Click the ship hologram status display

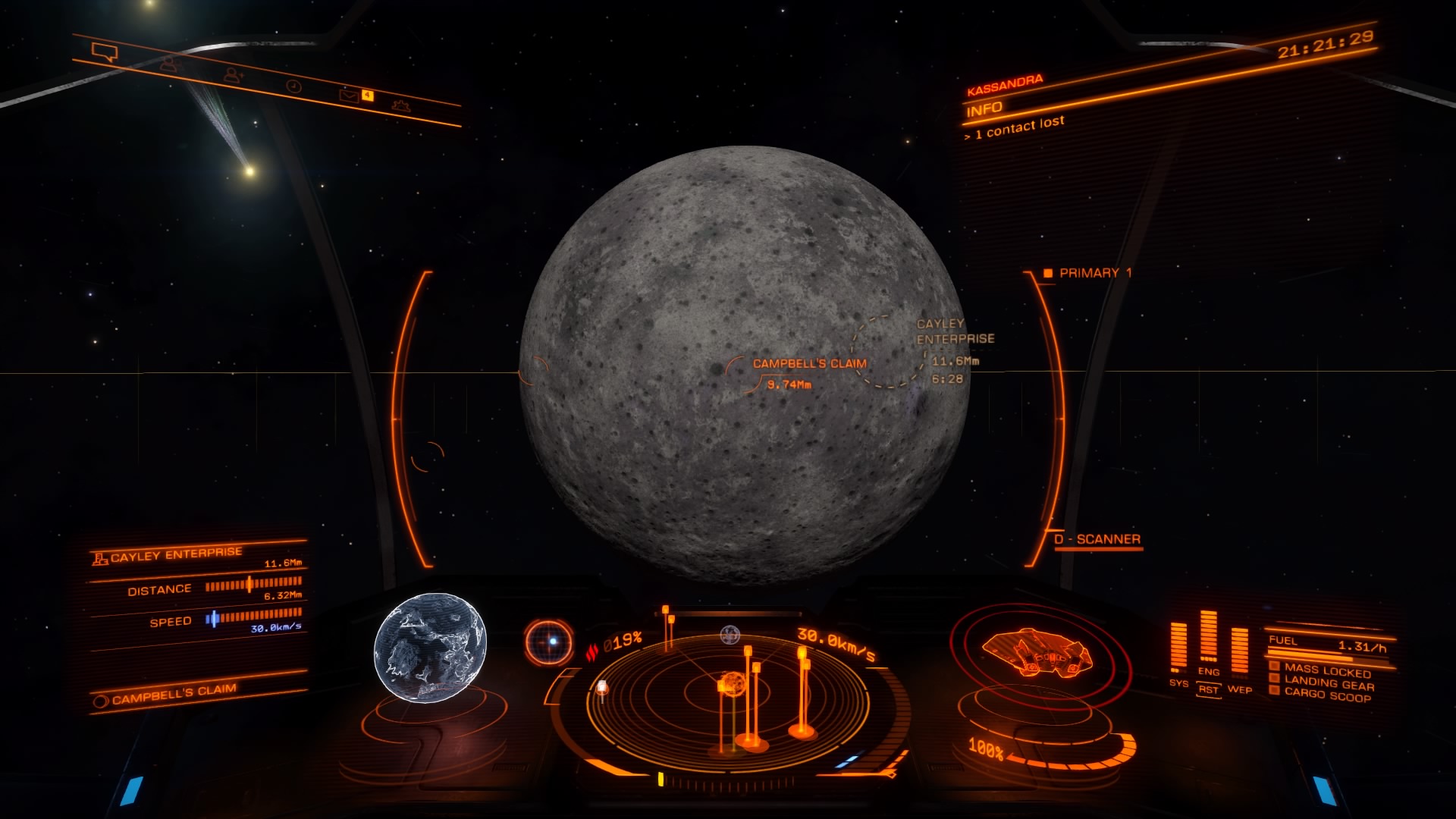(1036, 654)
